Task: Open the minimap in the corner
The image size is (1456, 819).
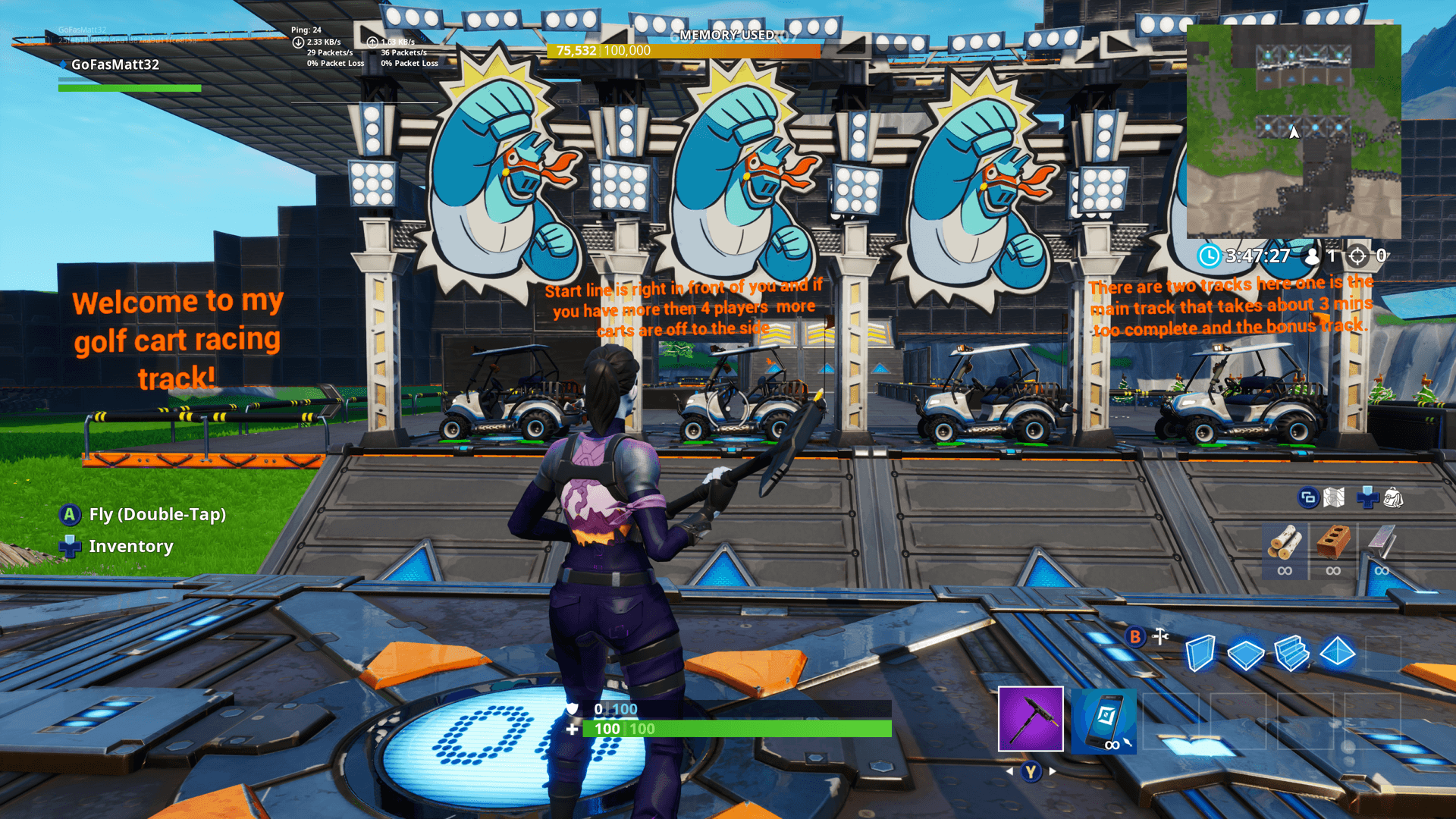Action: pos(1294,131)
